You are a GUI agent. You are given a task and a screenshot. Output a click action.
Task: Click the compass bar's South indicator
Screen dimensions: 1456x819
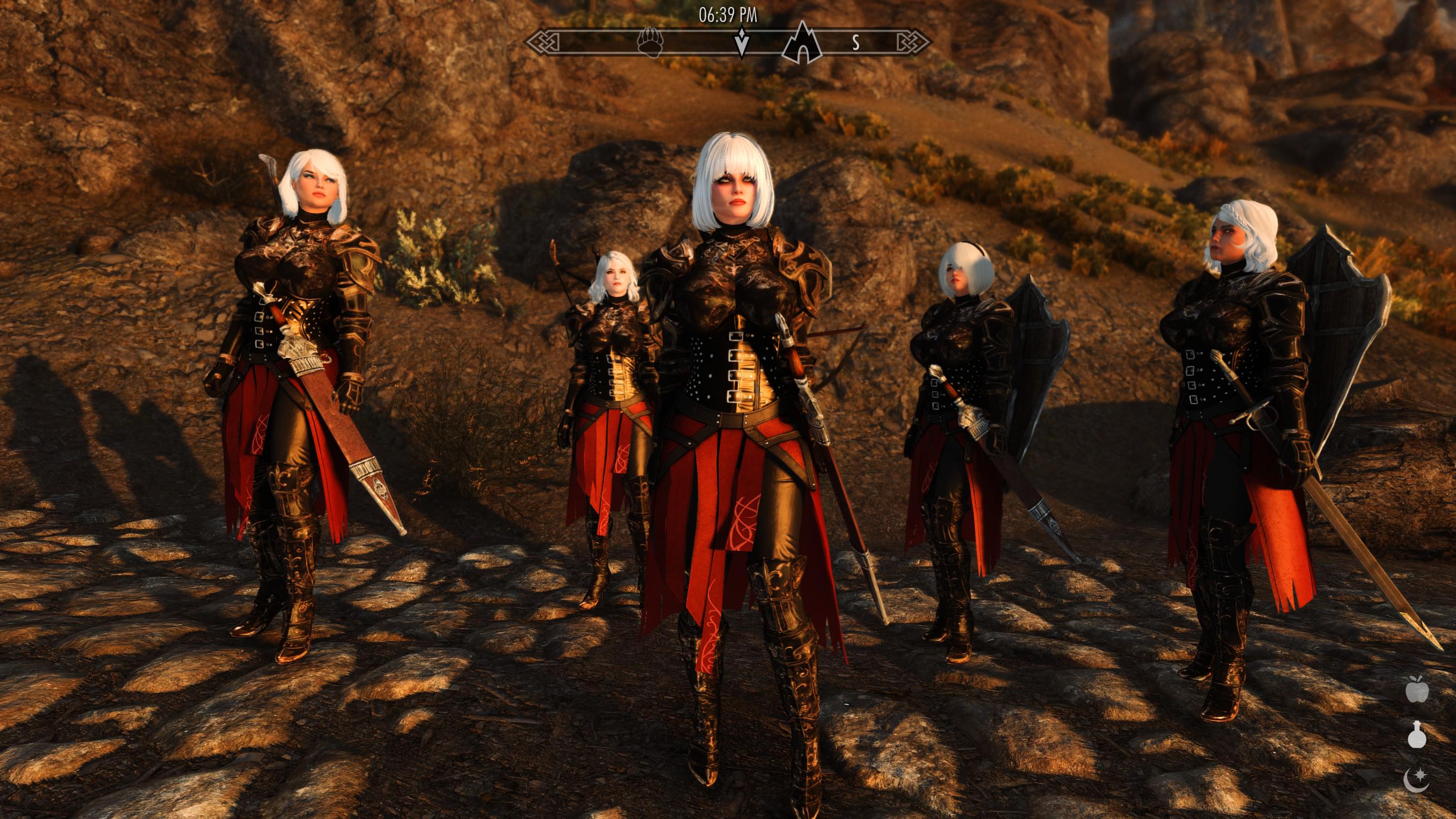pyautogui.click(x=856, y=42)
